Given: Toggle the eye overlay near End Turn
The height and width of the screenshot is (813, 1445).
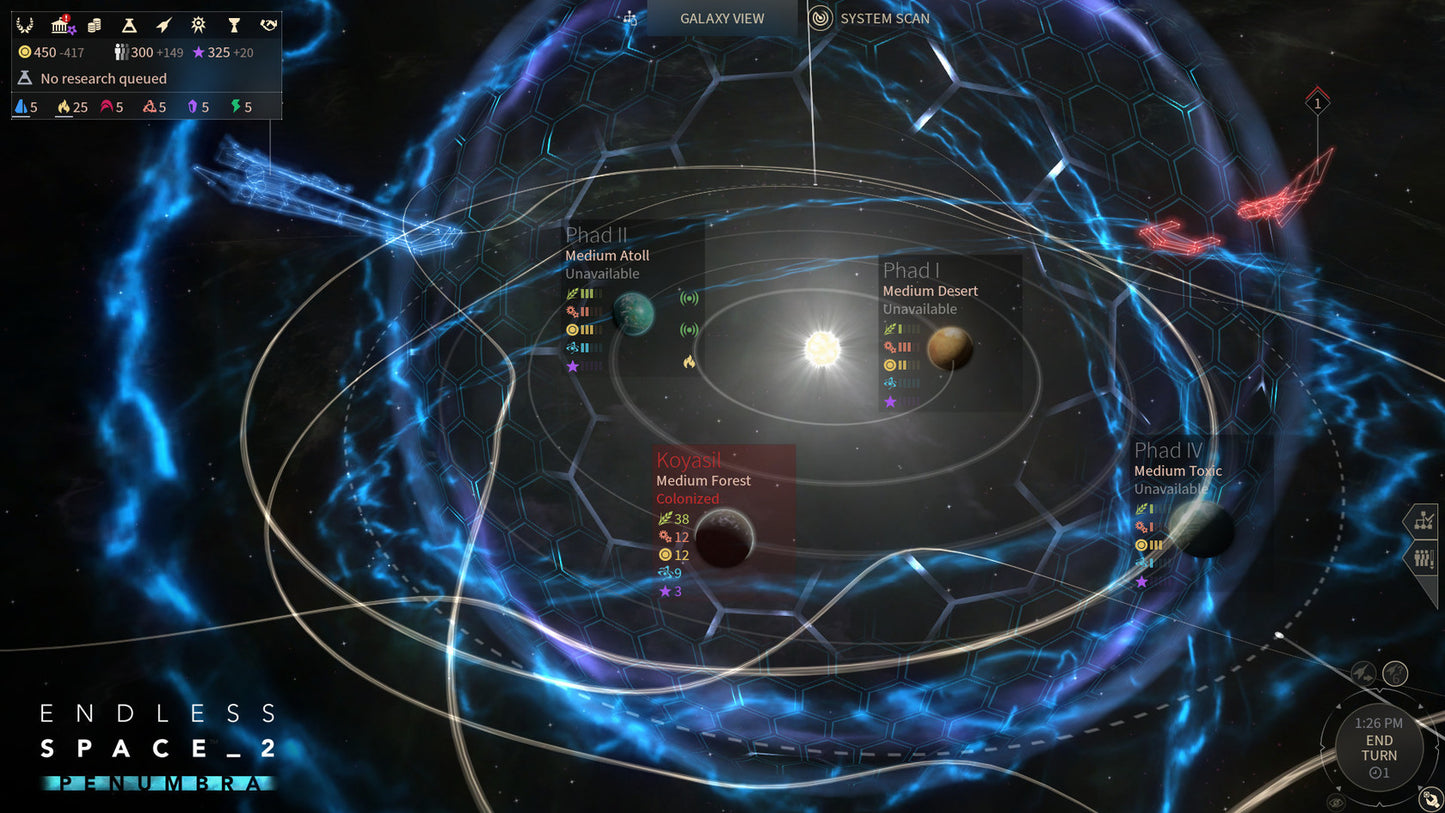Looking at the screenshot, I should [x=1337, y=801].
